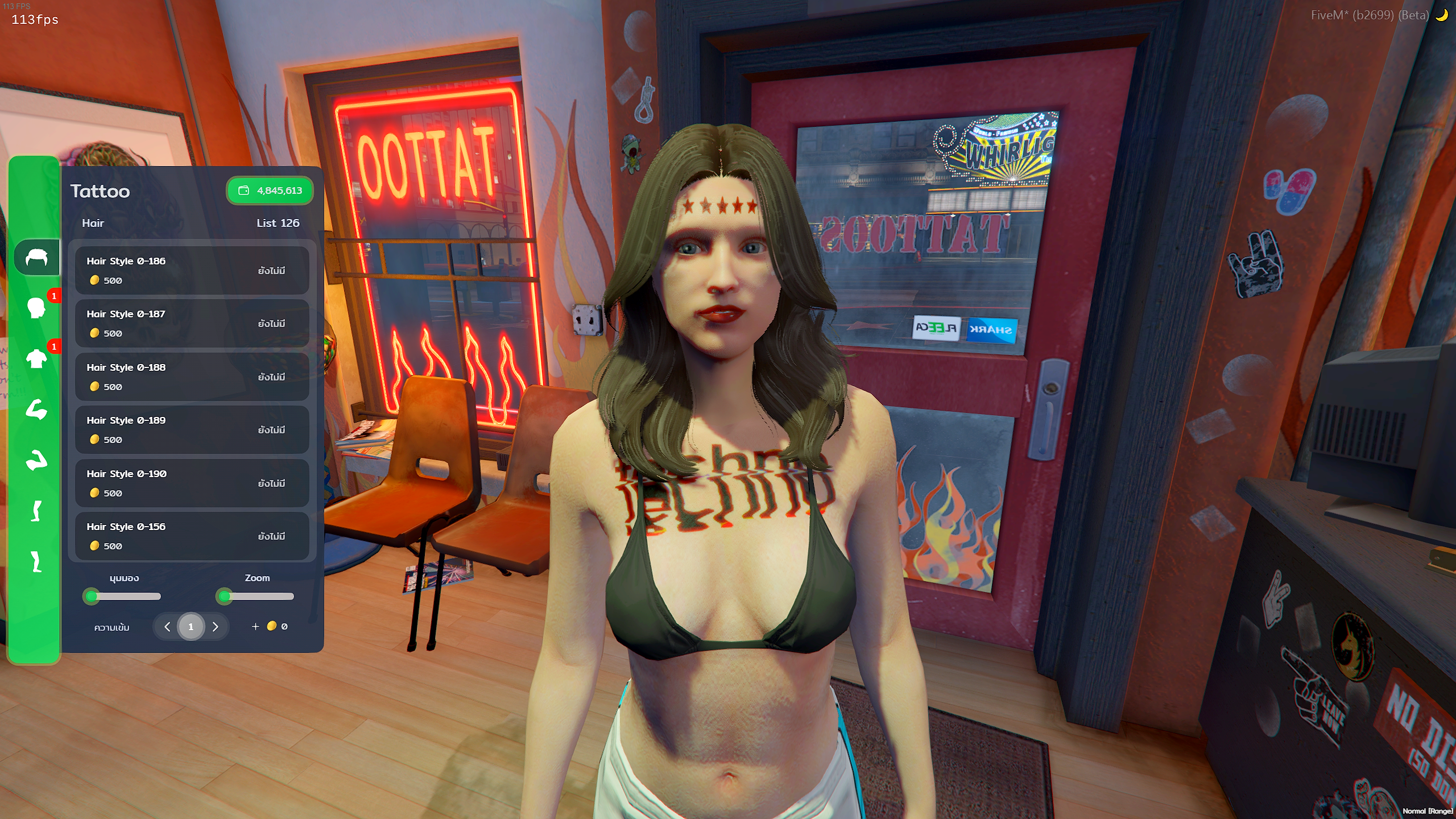This screenshot has width=1456, height=819.
Task: Increase ความเข้ม with the right arrow
Action: [216, 627]
